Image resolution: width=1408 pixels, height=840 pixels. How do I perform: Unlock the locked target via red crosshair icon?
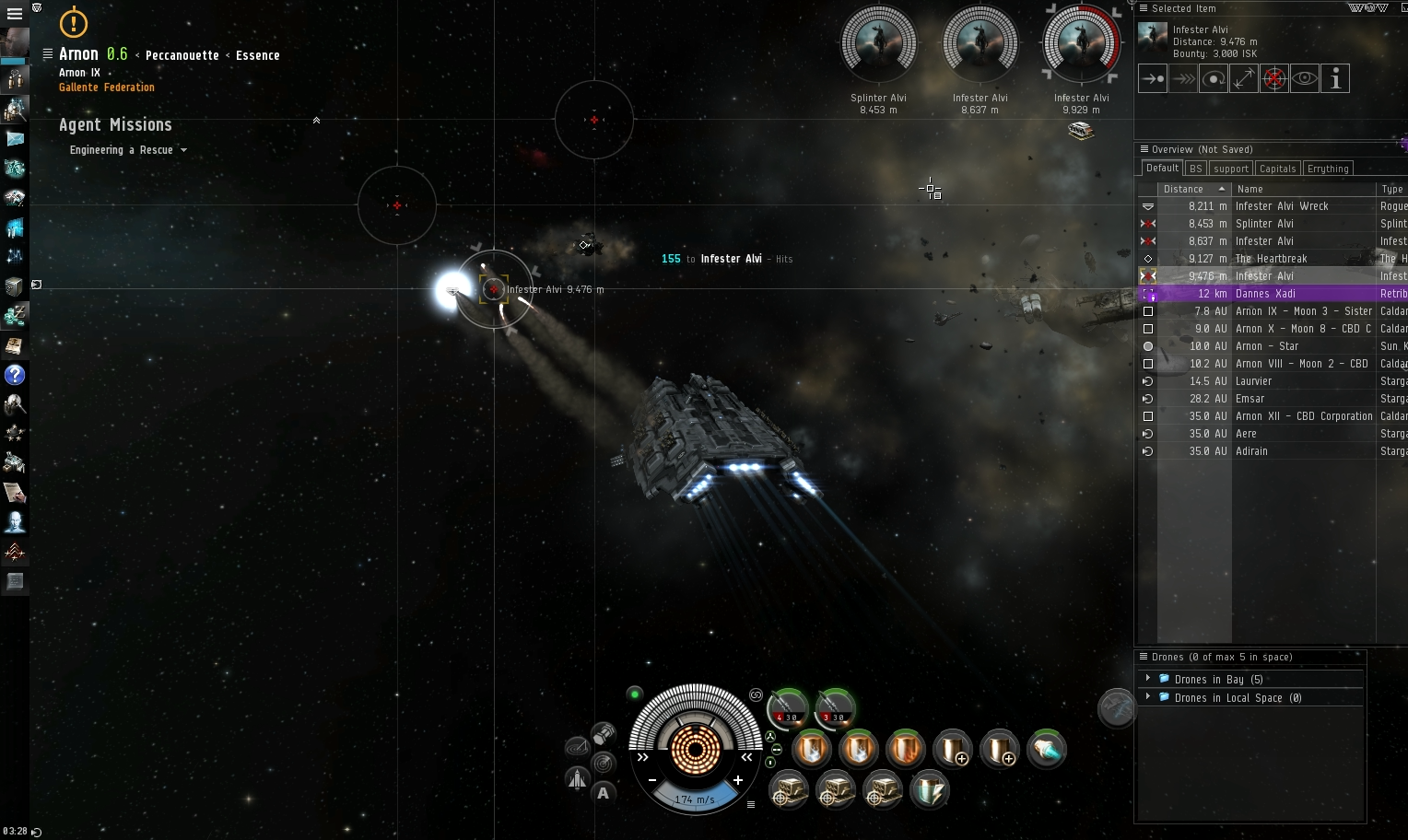pos(1274,78)
